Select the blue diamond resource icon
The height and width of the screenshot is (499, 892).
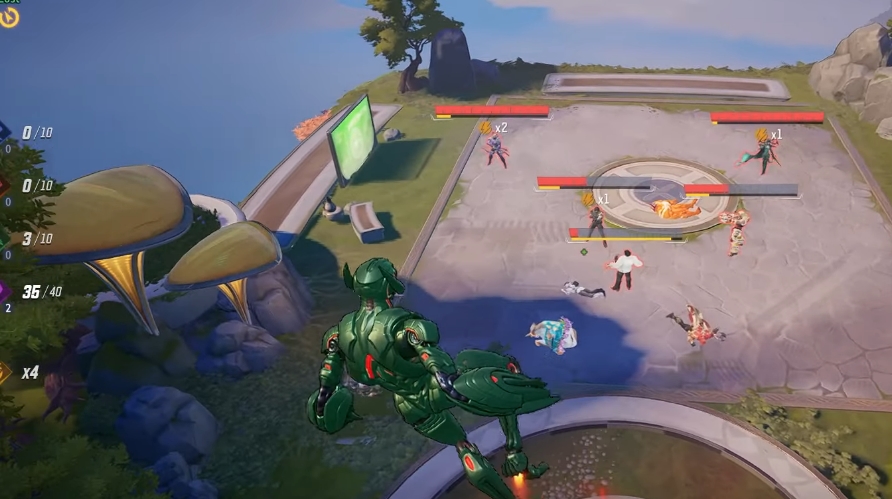[x=5, y=131]
